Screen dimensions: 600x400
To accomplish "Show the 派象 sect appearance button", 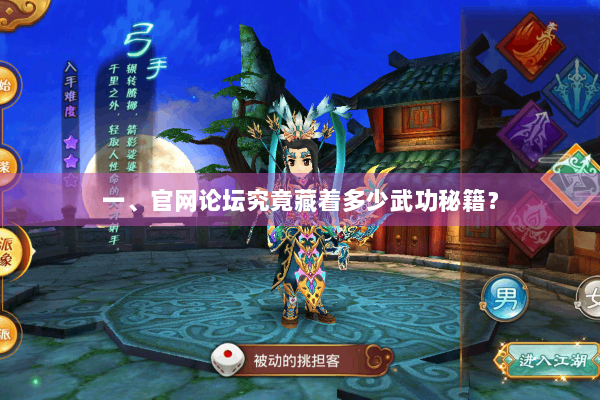I will tap(7, 250).
